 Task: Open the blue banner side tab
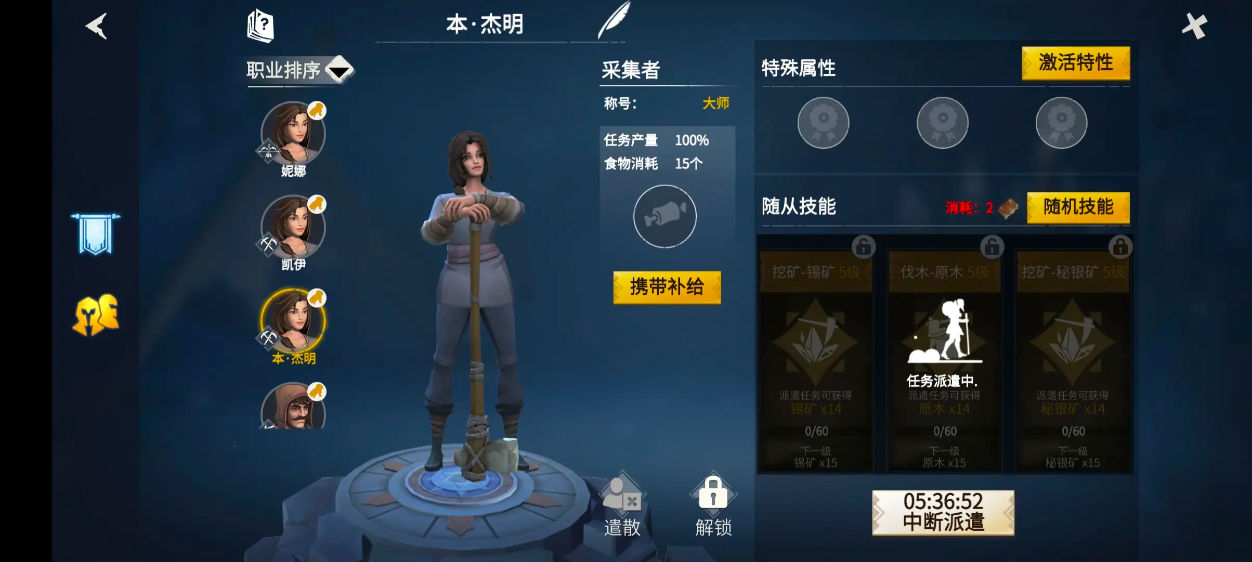click(95, 233)
